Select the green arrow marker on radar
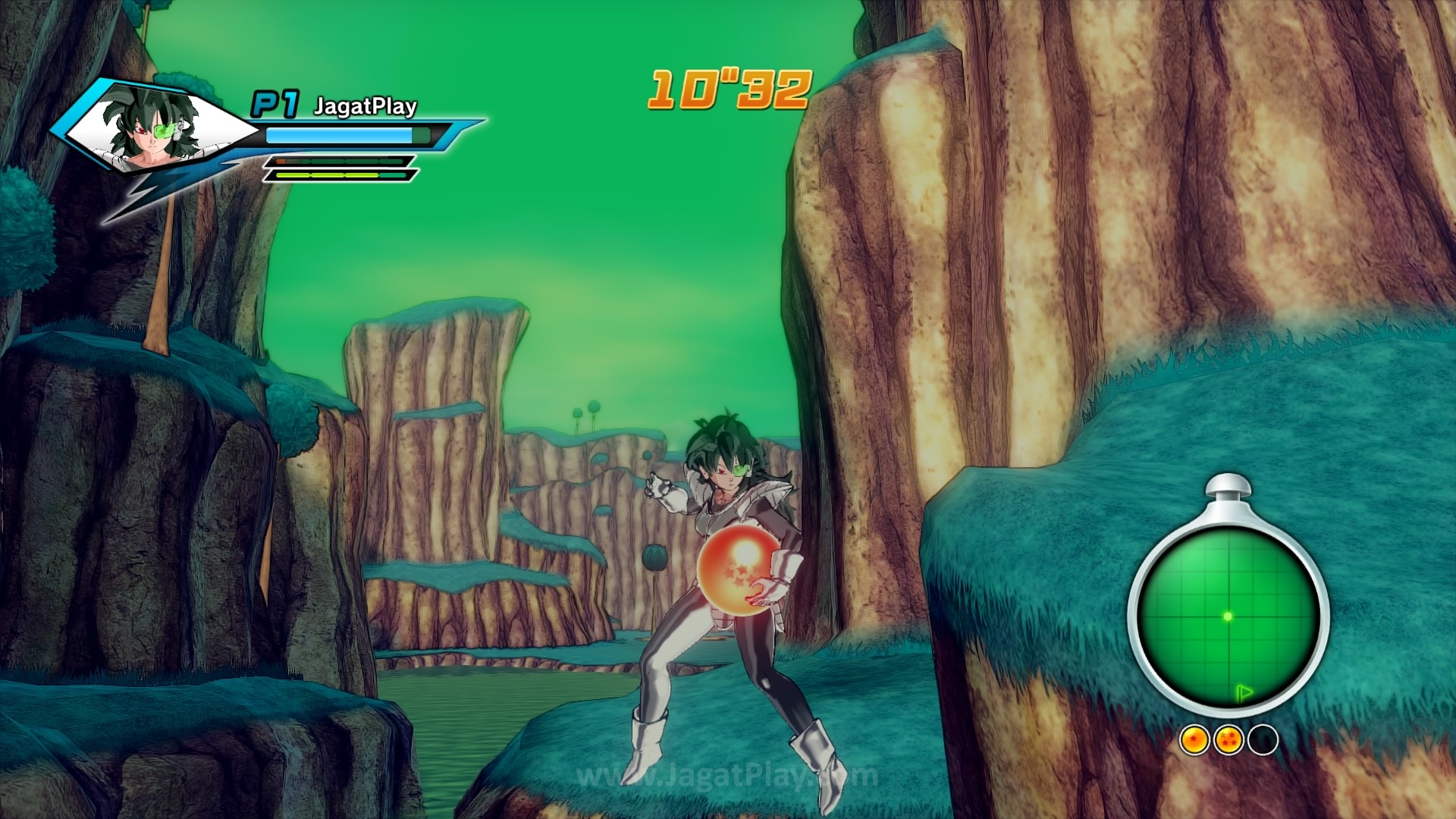The image size is (1456, 819). coord(1243,692)
